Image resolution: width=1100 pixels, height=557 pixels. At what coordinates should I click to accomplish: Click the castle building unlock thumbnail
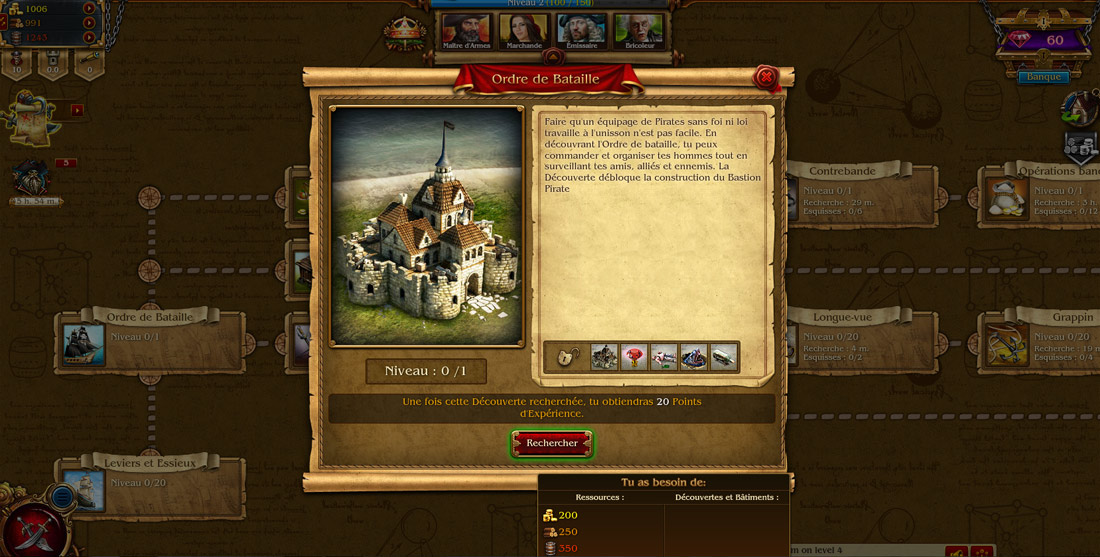coord(603,357)
